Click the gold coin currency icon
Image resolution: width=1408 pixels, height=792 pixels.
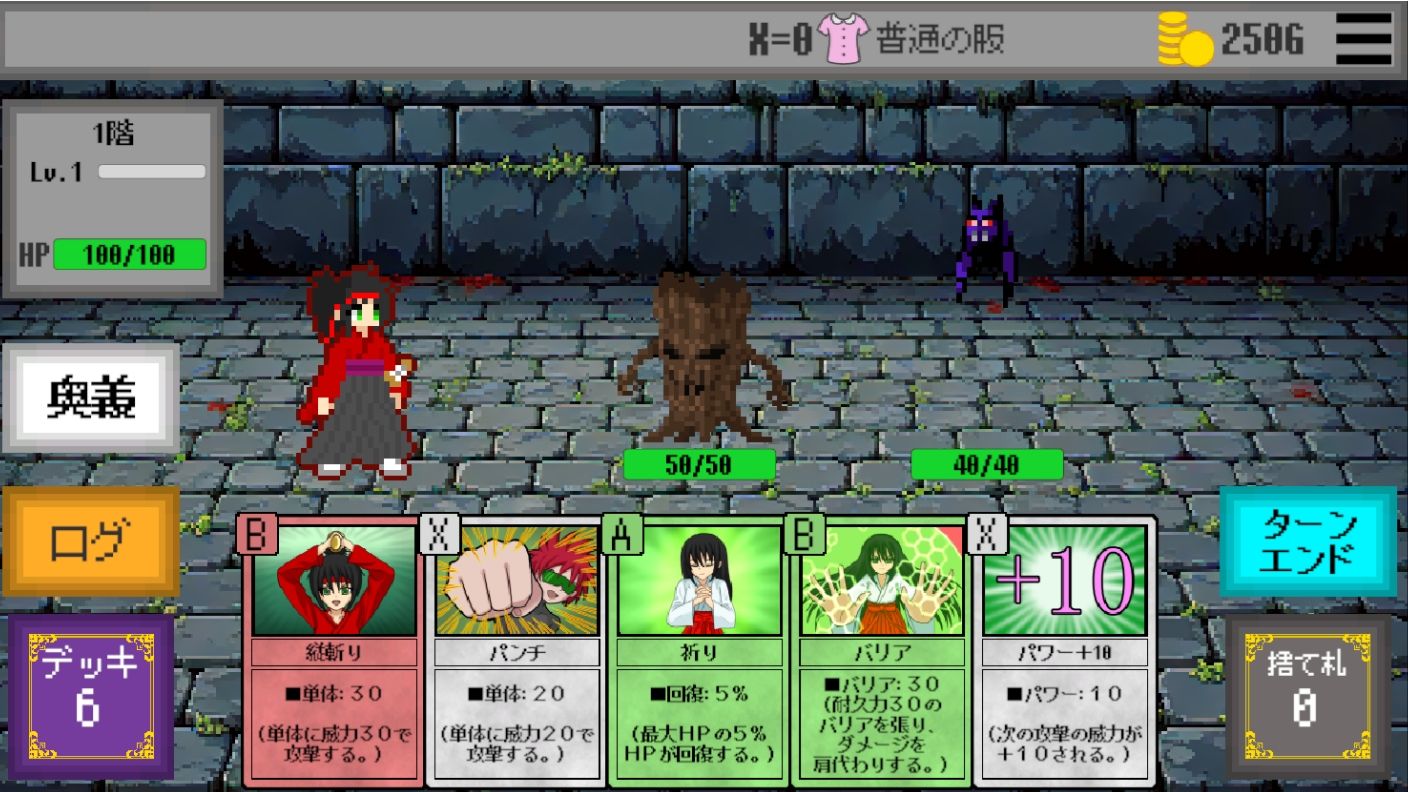(x=1183, y=38)
